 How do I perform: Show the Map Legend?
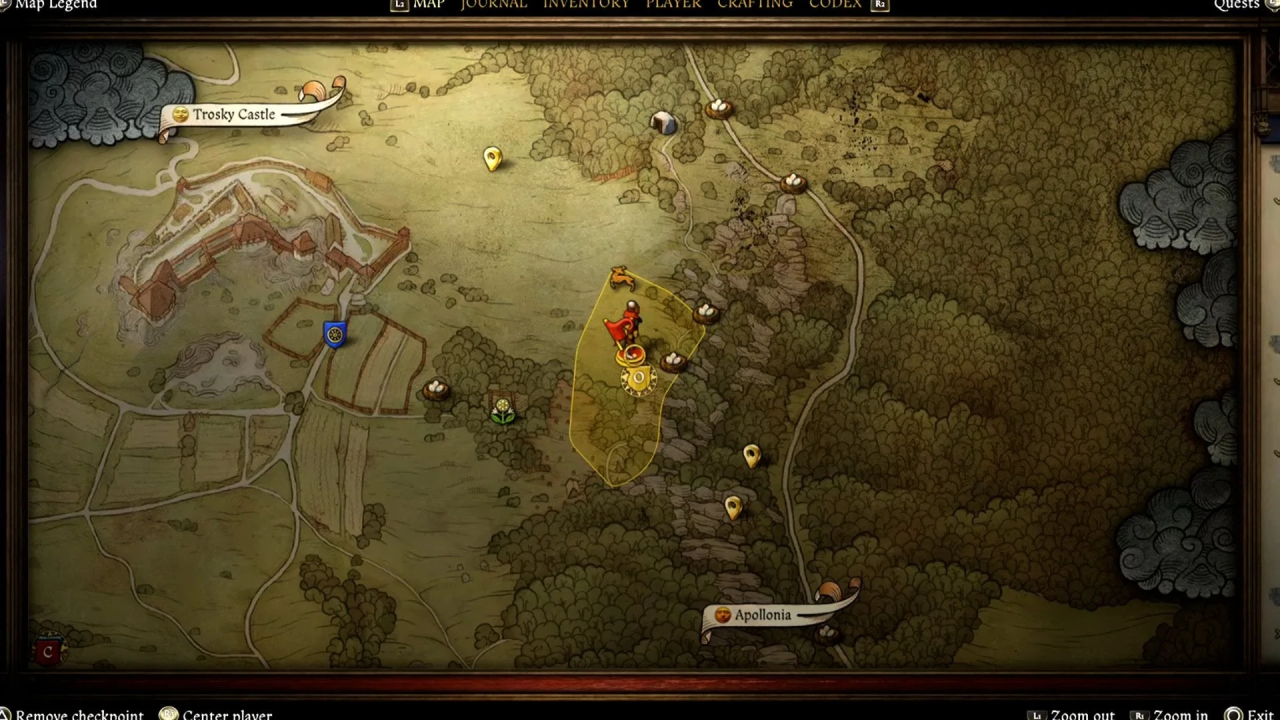[56, 5]
